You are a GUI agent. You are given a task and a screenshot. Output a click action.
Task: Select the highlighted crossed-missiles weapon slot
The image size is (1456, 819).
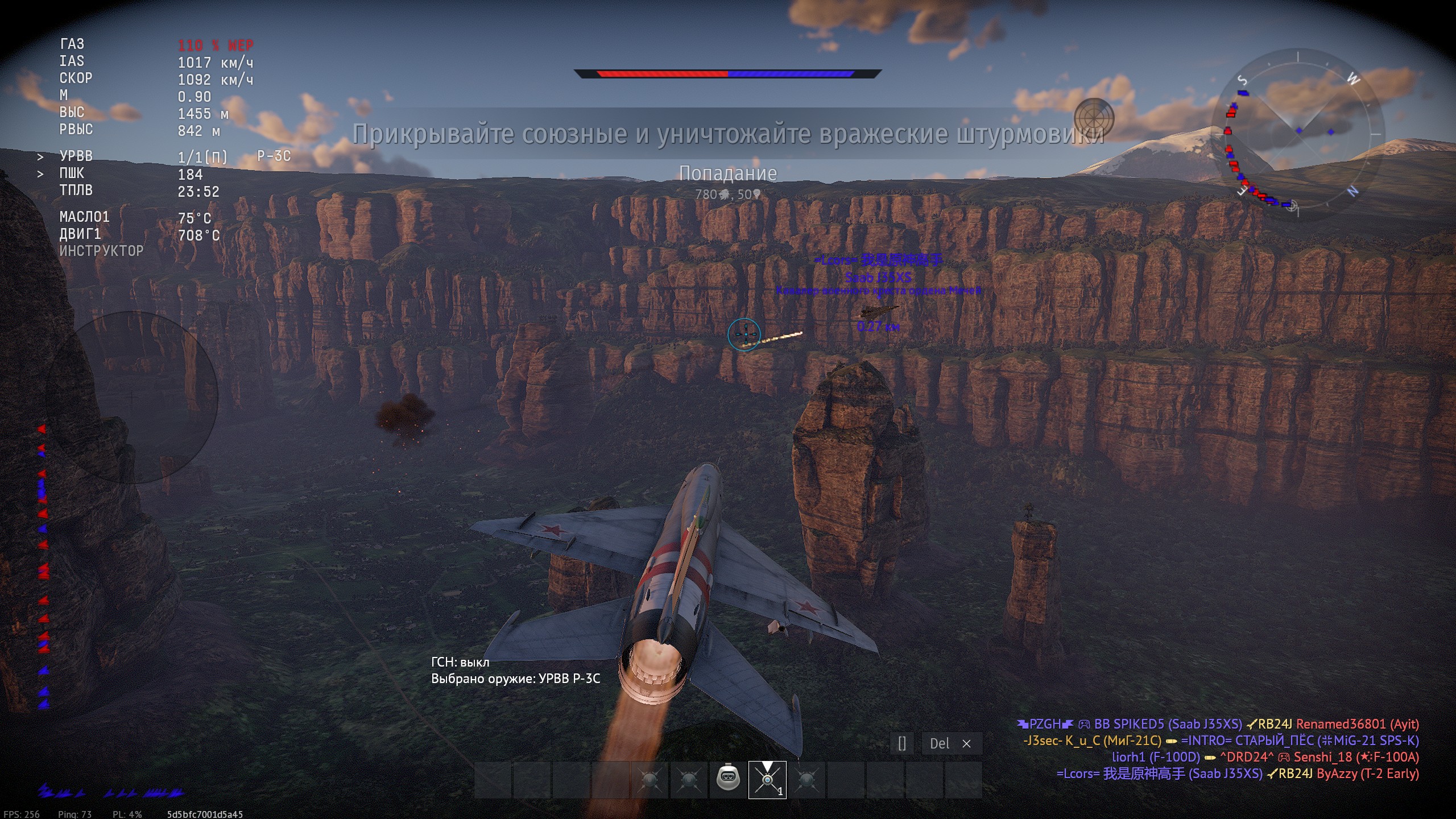767,780
